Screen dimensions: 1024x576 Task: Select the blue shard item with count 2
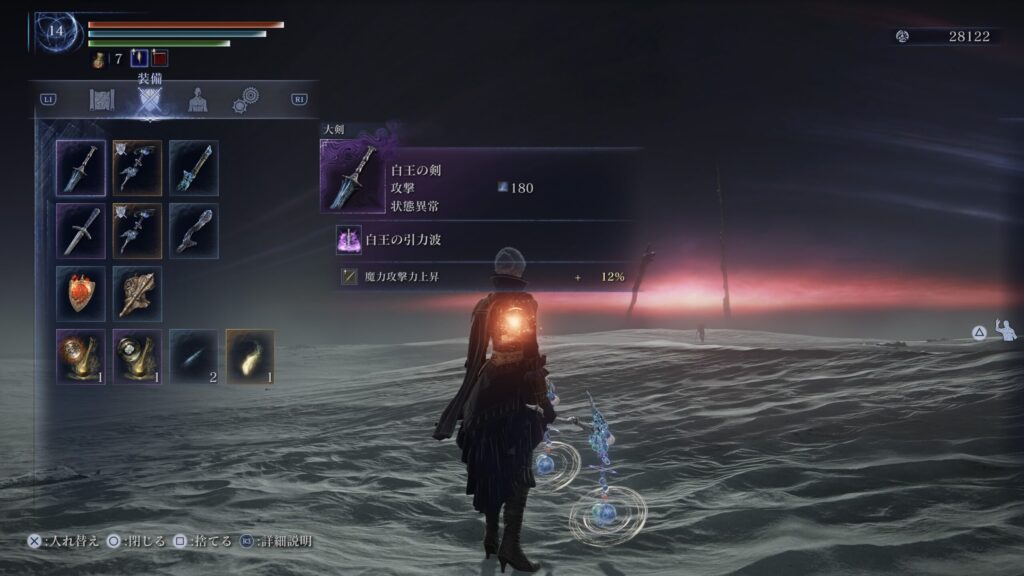pos(194,356)
